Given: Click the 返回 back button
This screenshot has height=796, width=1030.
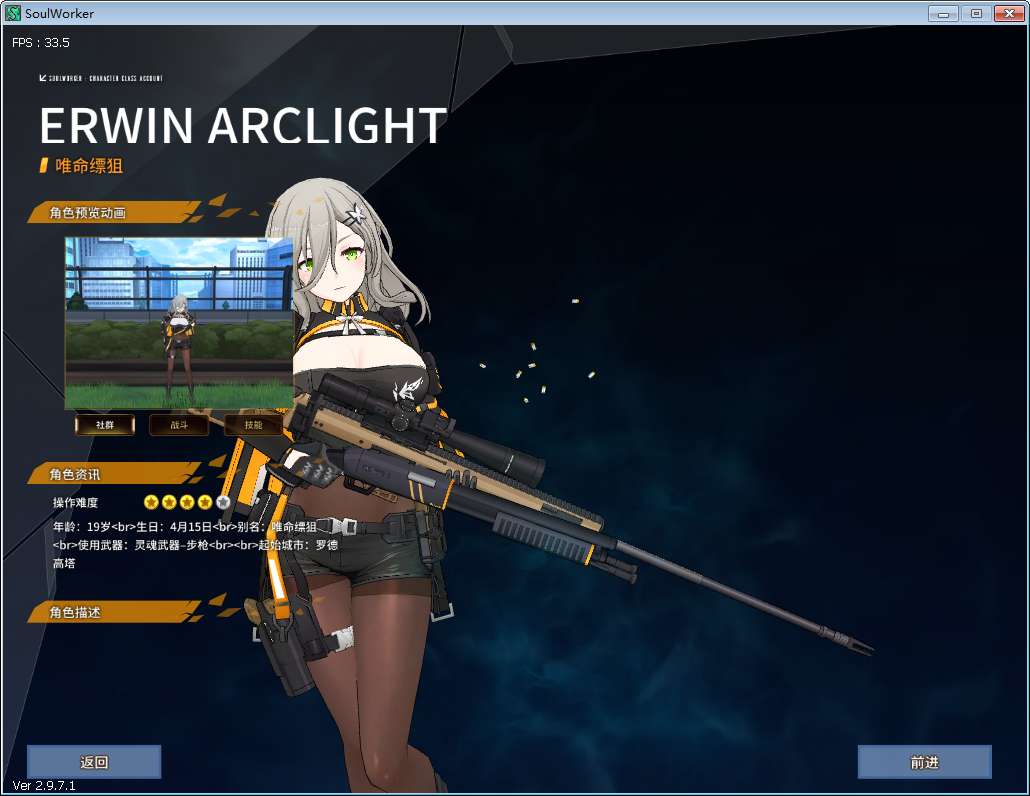Looking at the screenshot, I should click(x=94, y=762).
